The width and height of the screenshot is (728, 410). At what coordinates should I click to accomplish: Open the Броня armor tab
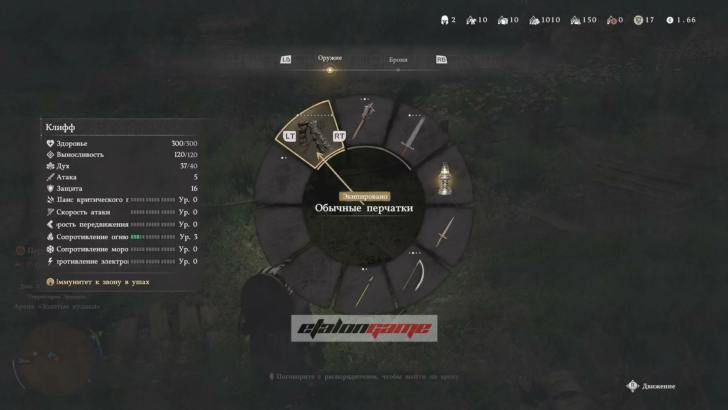click(x=398, y=60)
